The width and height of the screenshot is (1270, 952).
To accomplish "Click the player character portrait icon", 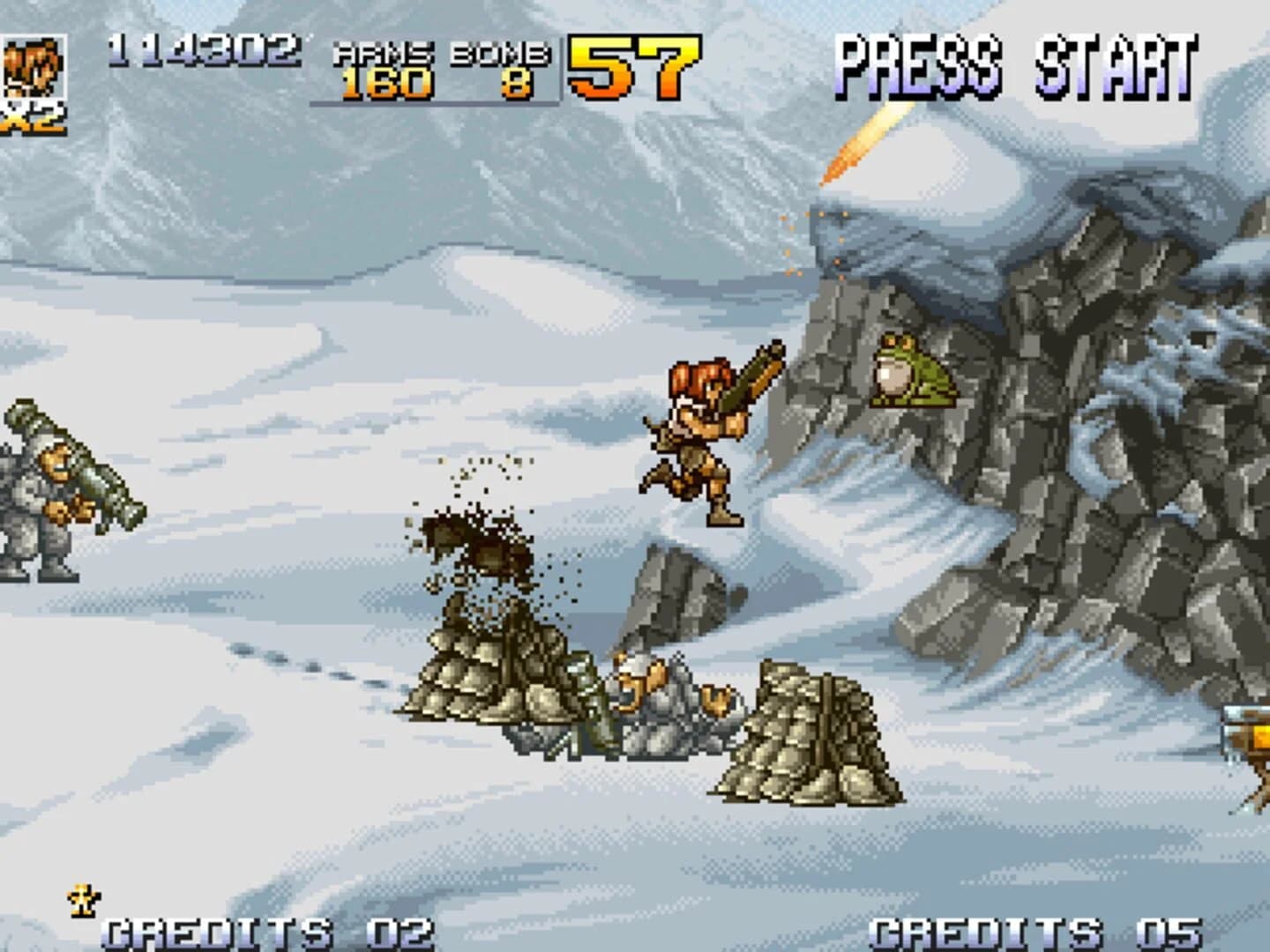I will 35,66.
